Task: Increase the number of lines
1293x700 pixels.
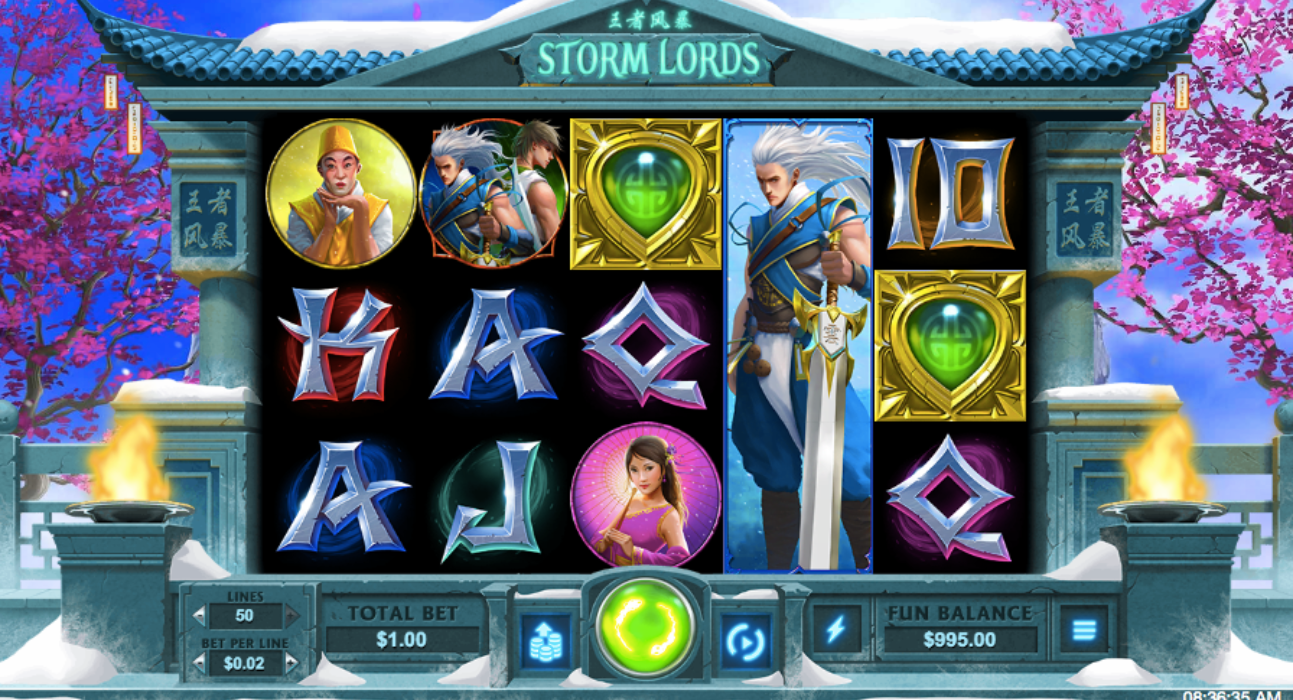Action: (292, 615)
